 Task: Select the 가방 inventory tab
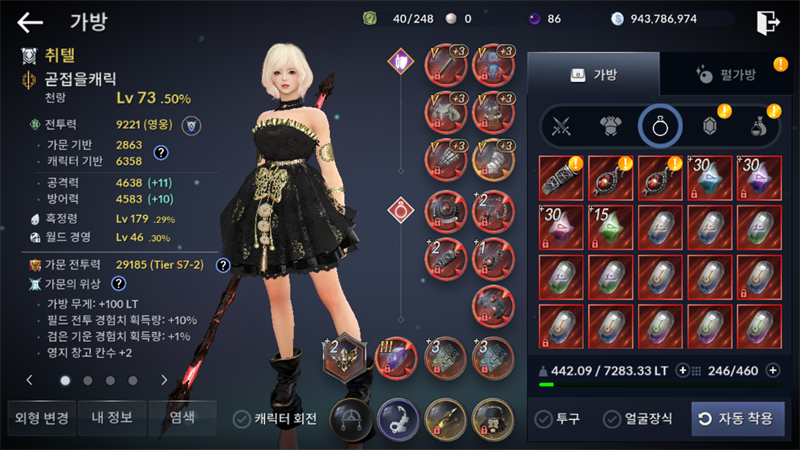[x=593, y=75]
